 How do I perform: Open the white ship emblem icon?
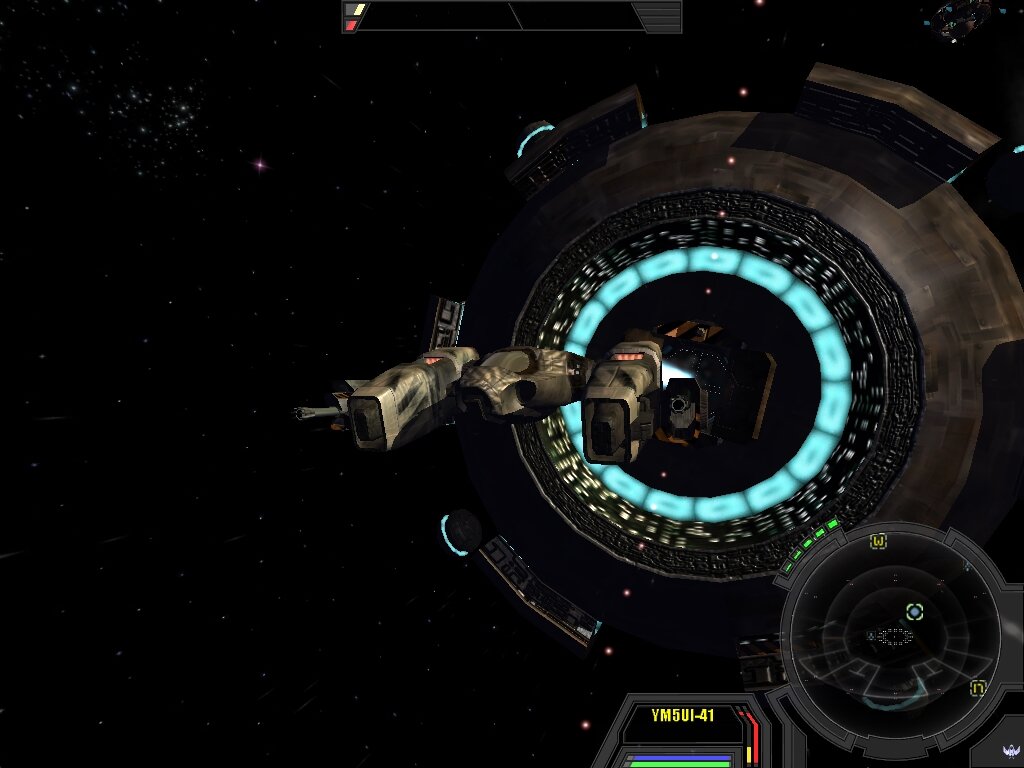coord(1009,751)
